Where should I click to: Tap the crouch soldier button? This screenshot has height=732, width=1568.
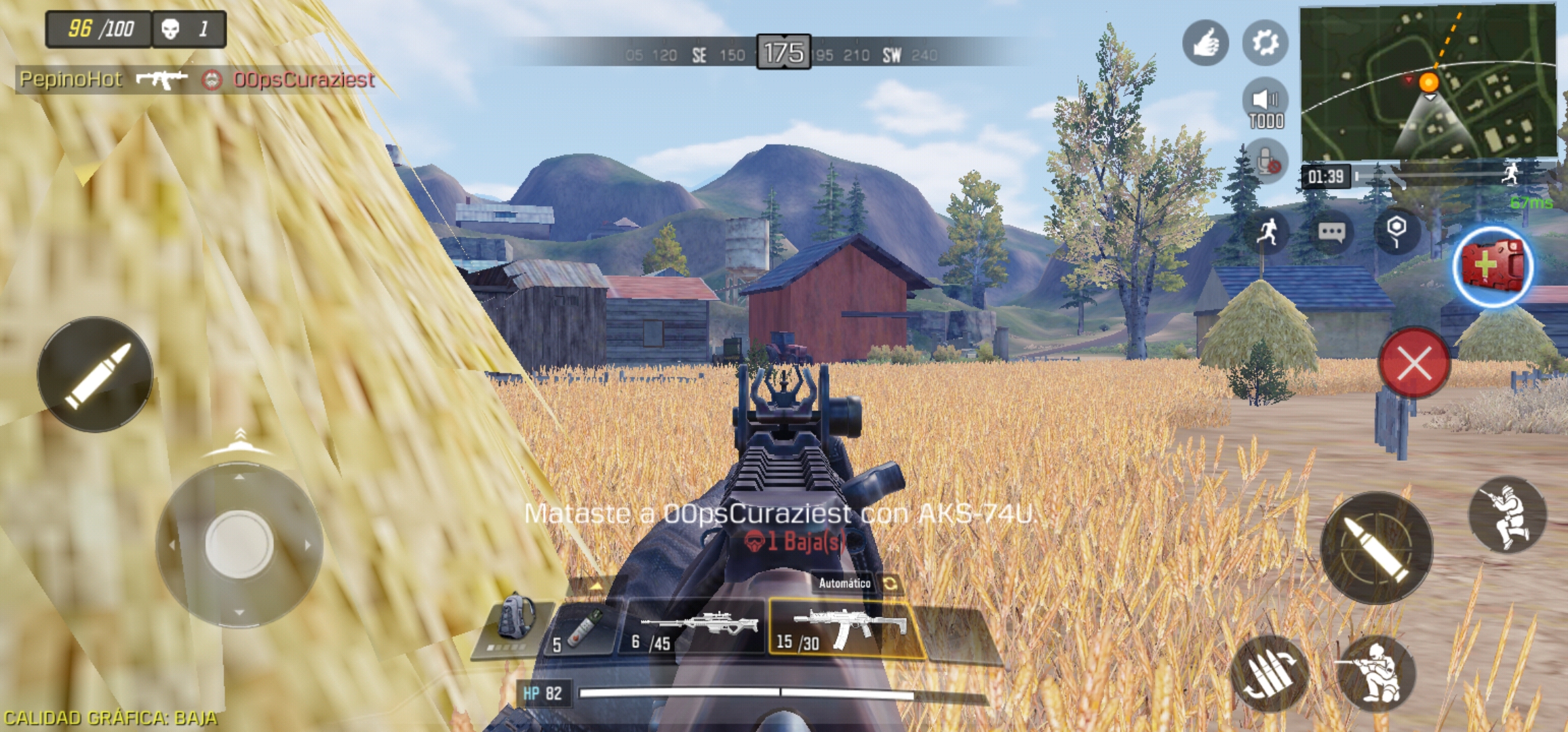point(1376,673)
